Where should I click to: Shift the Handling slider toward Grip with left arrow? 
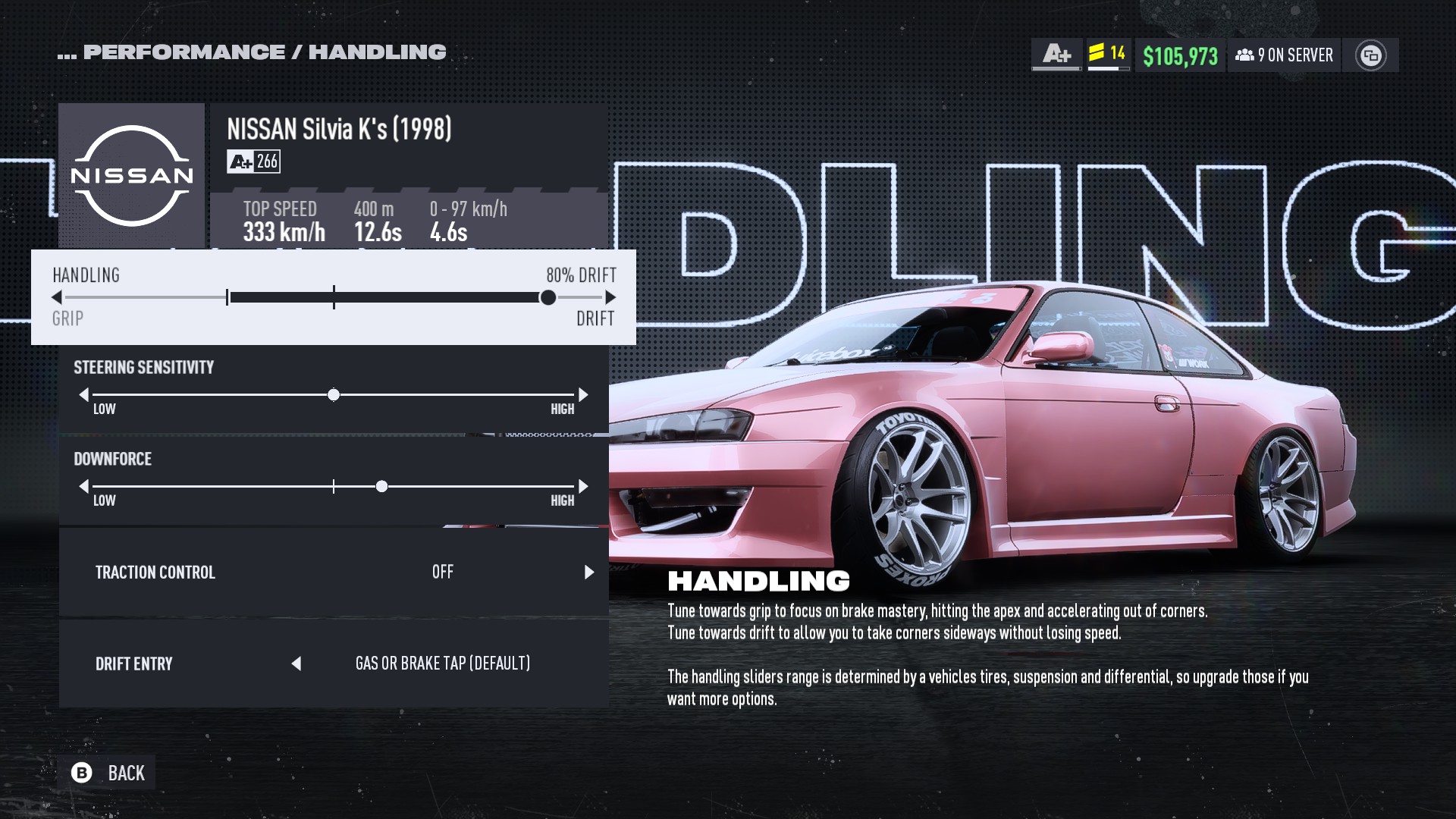(57, 297)
